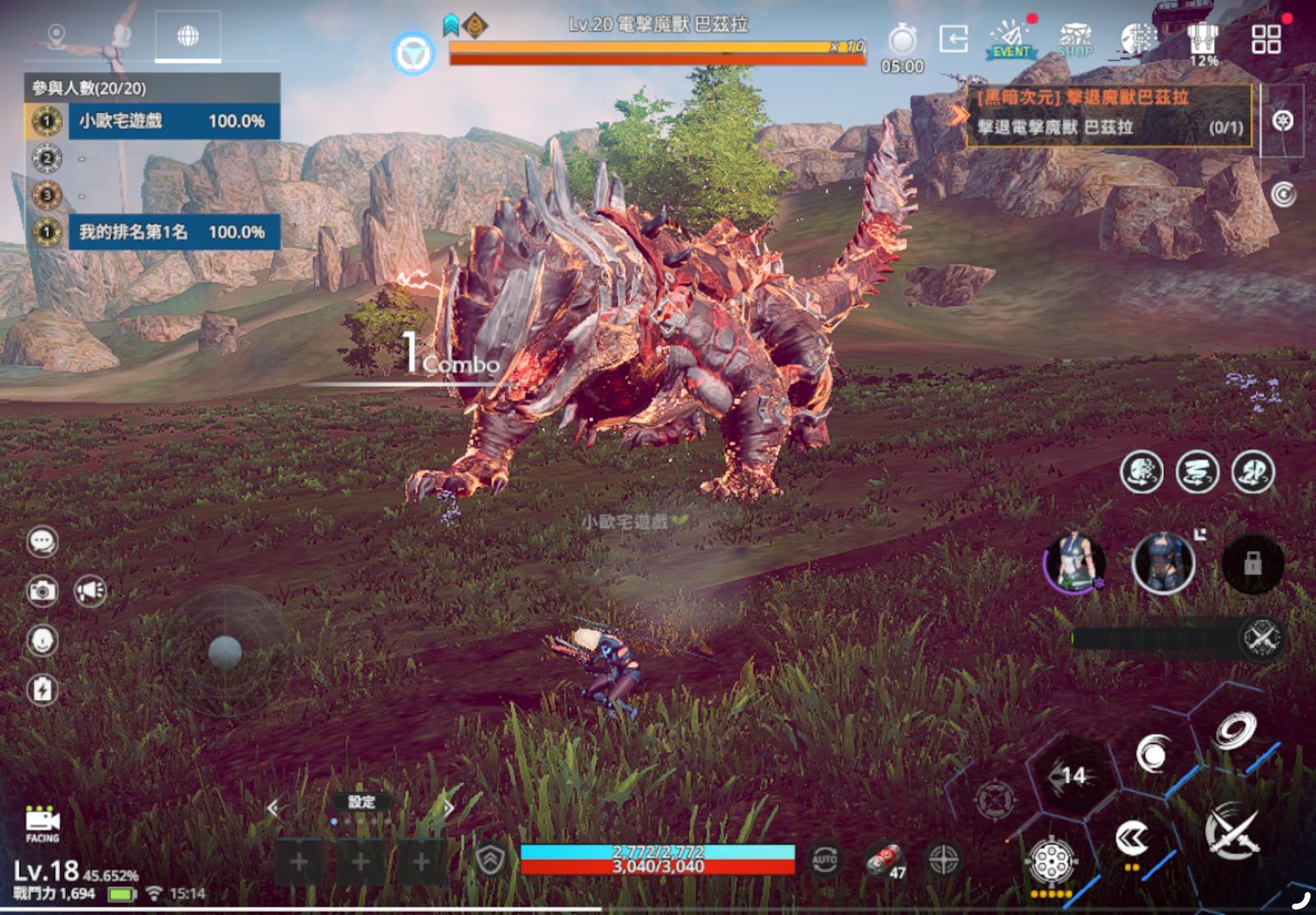
Task: Open the megaphone announcements
Action: point(90,591)
